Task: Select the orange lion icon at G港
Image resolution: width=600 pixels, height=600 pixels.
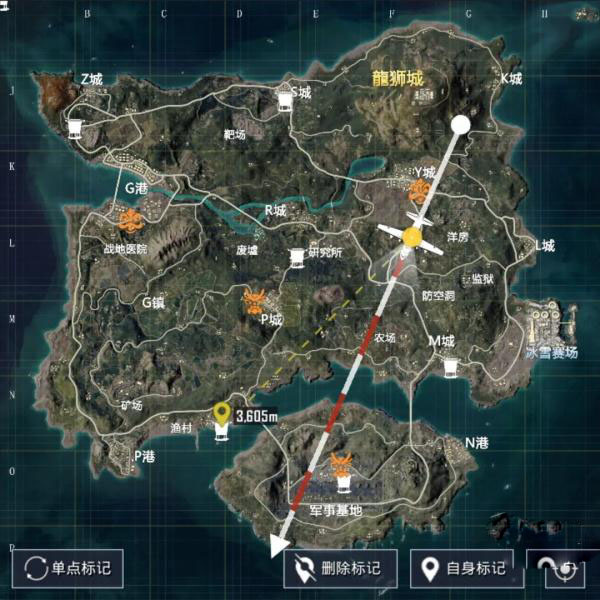Action: pyautogui.click(x=130, y=220)
